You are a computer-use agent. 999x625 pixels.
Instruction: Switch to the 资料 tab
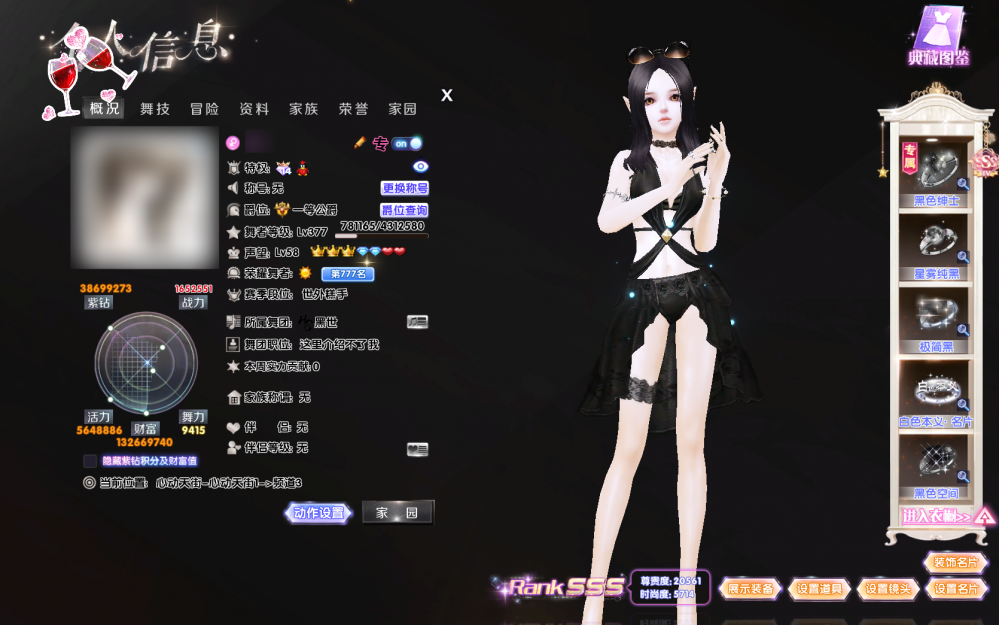point(254,109)
